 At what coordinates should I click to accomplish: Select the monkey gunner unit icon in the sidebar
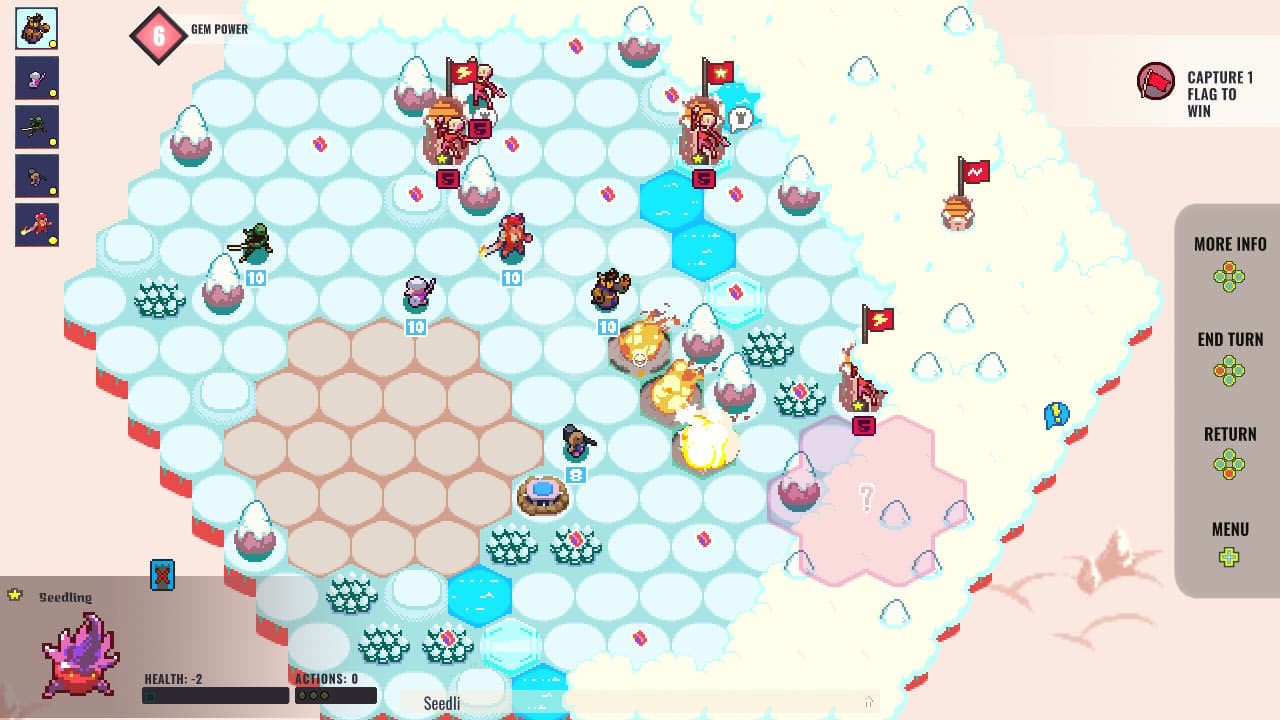pyautogui.click(x=35, y=176)
